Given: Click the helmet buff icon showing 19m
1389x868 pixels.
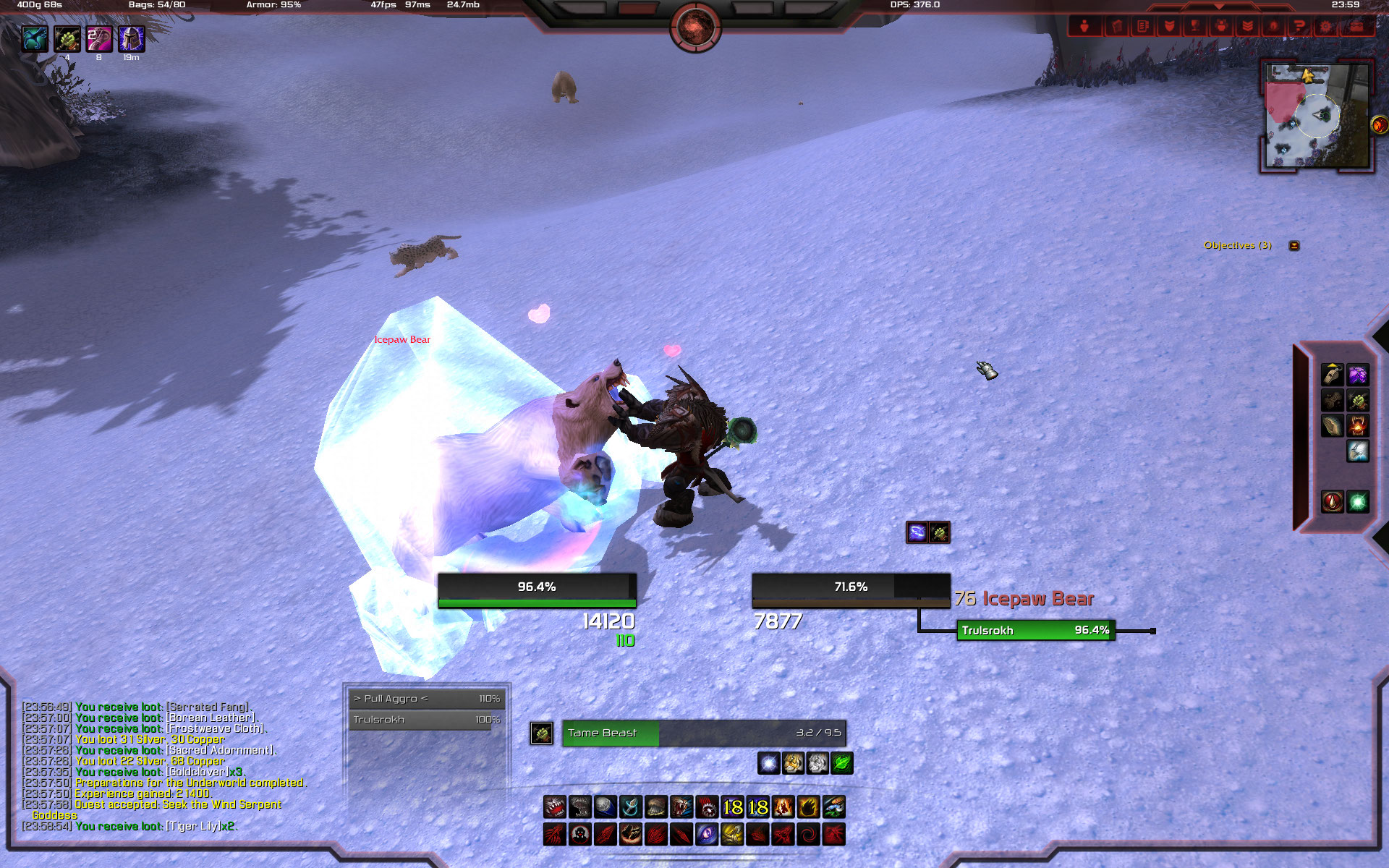Looking at the screenshot, I should (131, 39).
